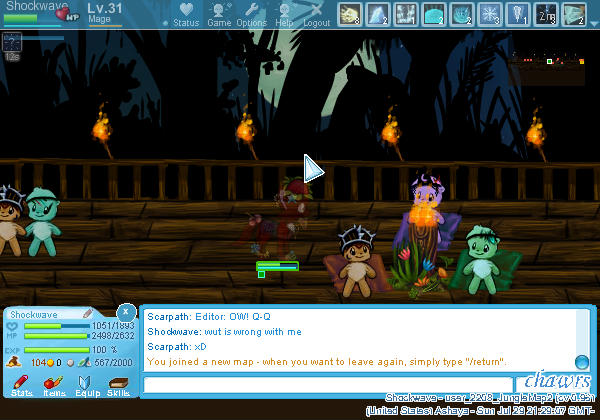Open the Items inventory

tap(54, 385)
